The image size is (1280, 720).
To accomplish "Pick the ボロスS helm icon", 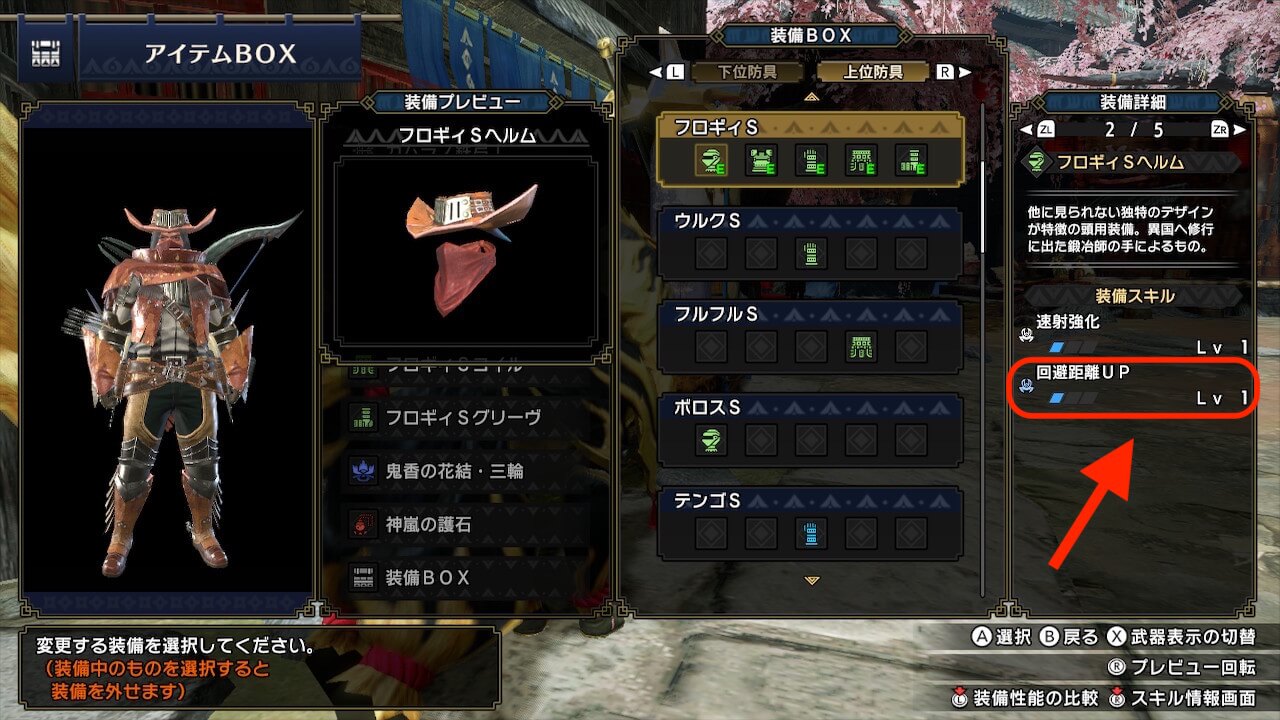I will tap(711, 439).
